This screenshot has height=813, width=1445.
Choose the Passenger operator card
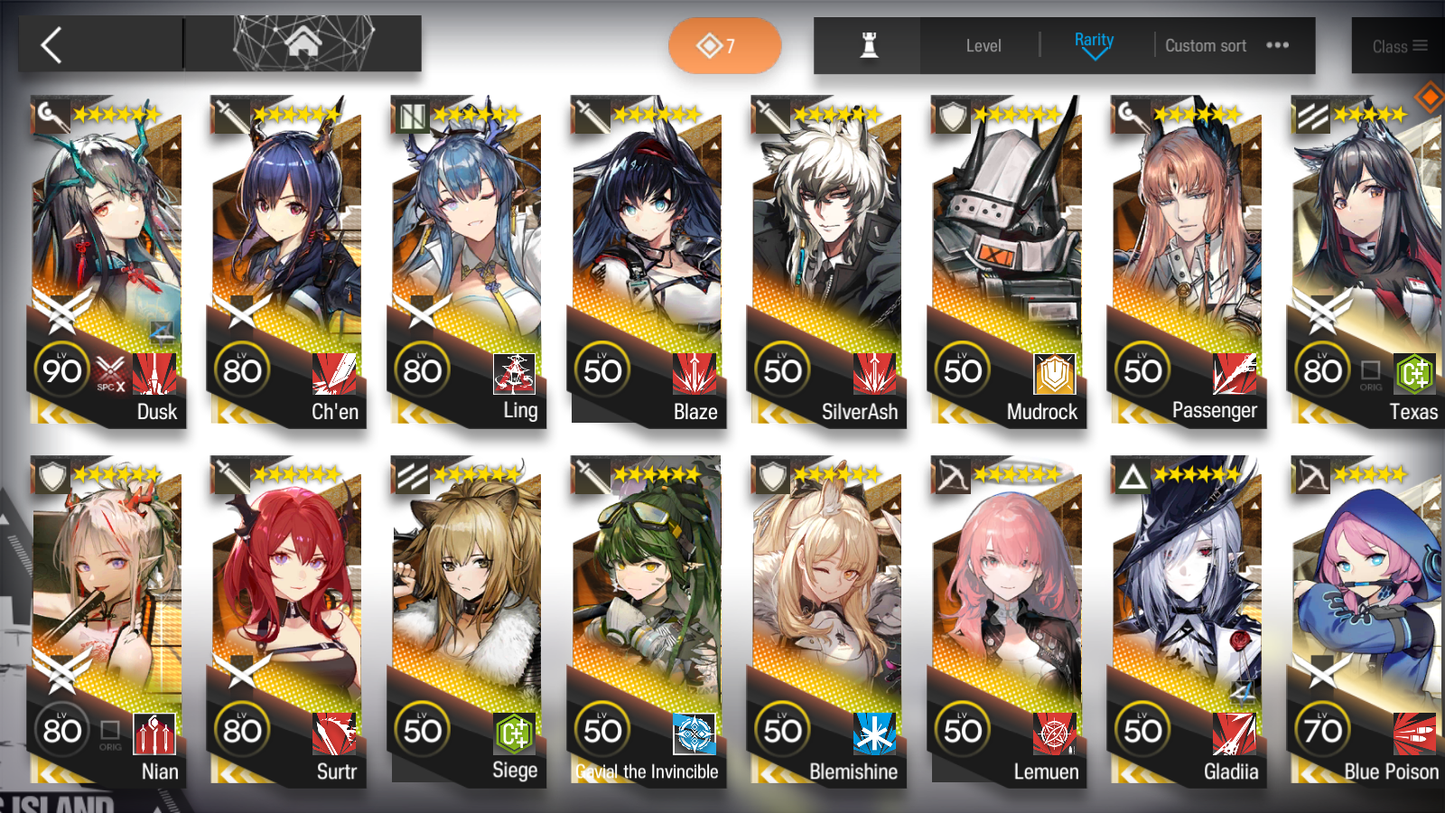1187,260
